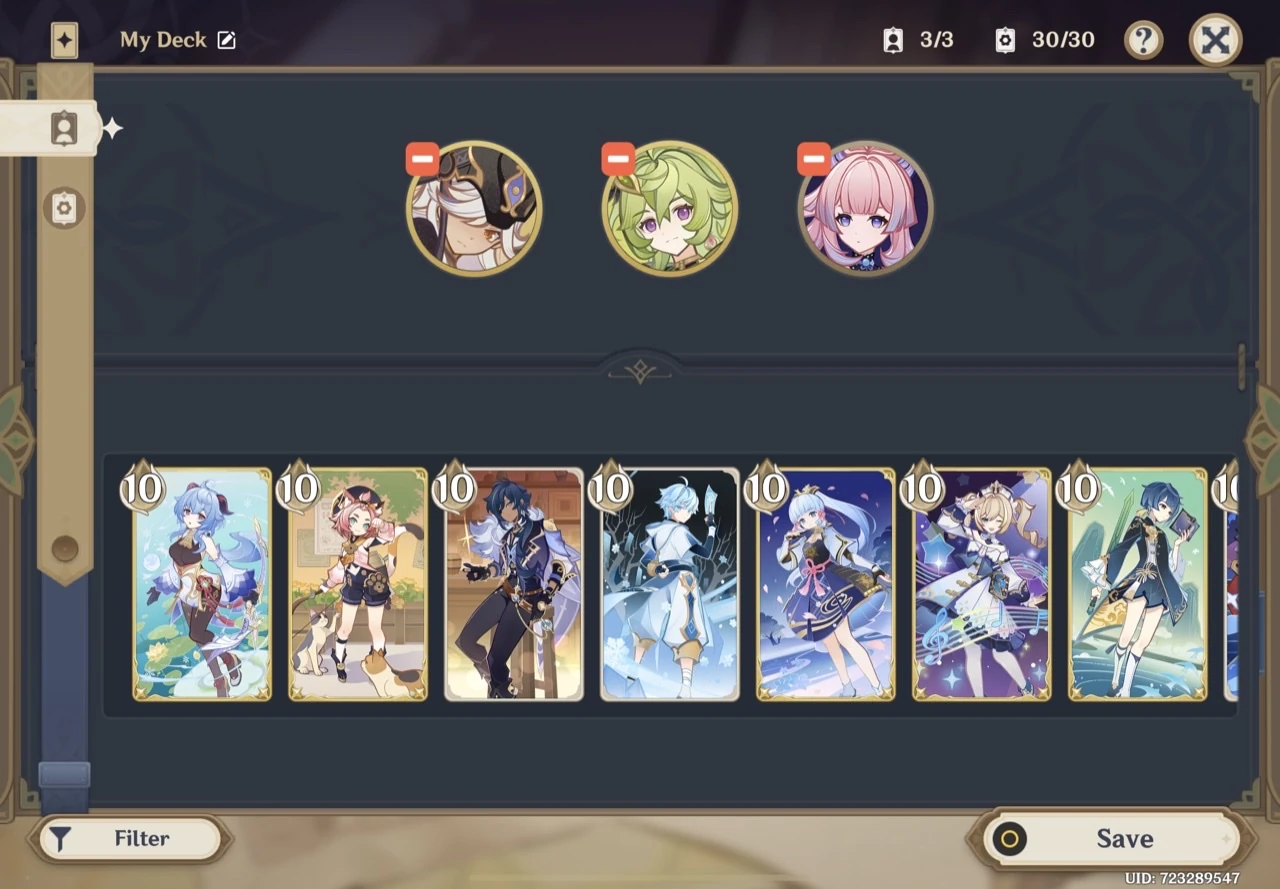
Task: Click the character count card icon
Action: (891, 40)
